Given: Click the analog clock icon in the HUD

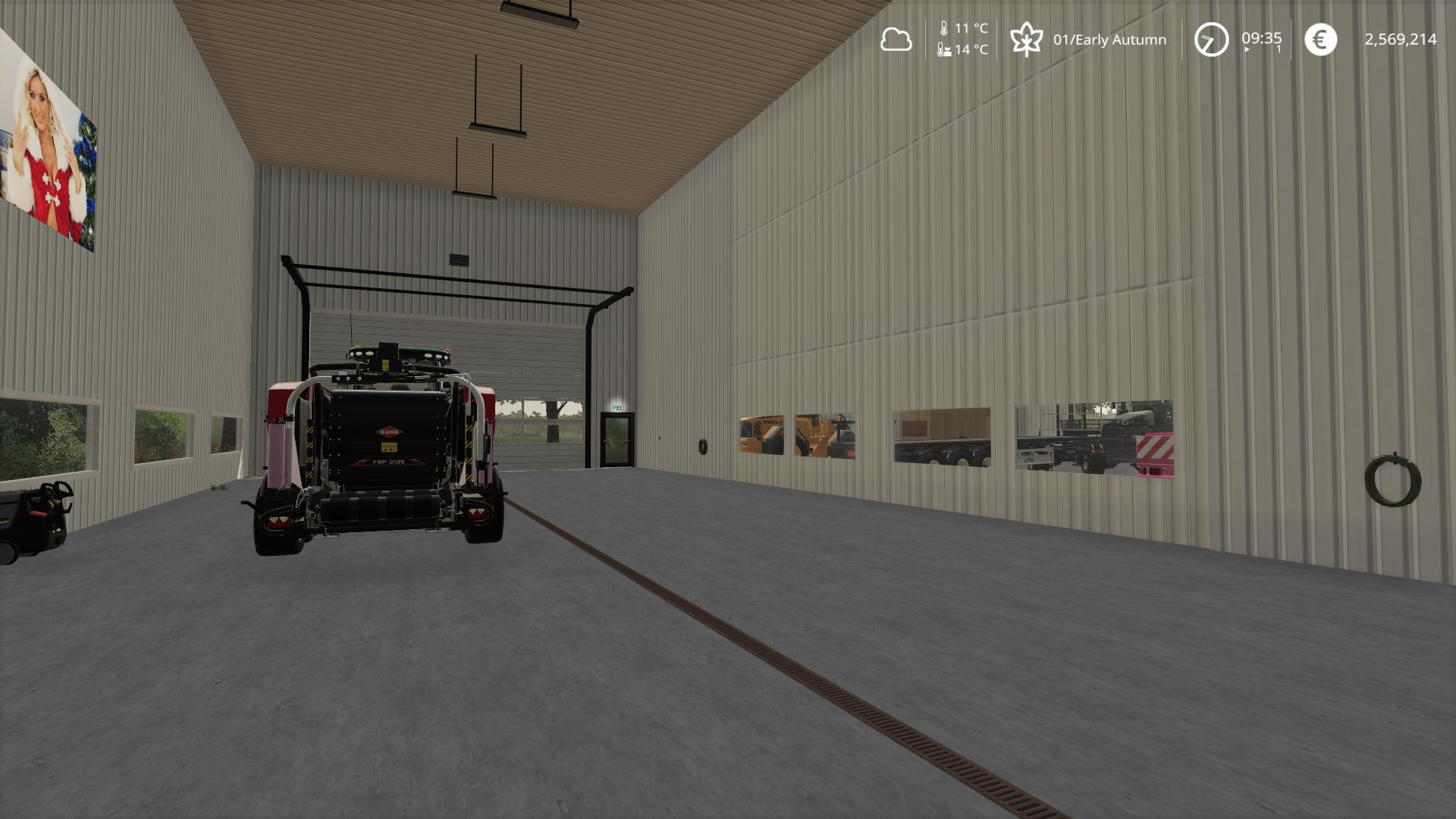Looking at the screenshot, I should pos(1211,39).
